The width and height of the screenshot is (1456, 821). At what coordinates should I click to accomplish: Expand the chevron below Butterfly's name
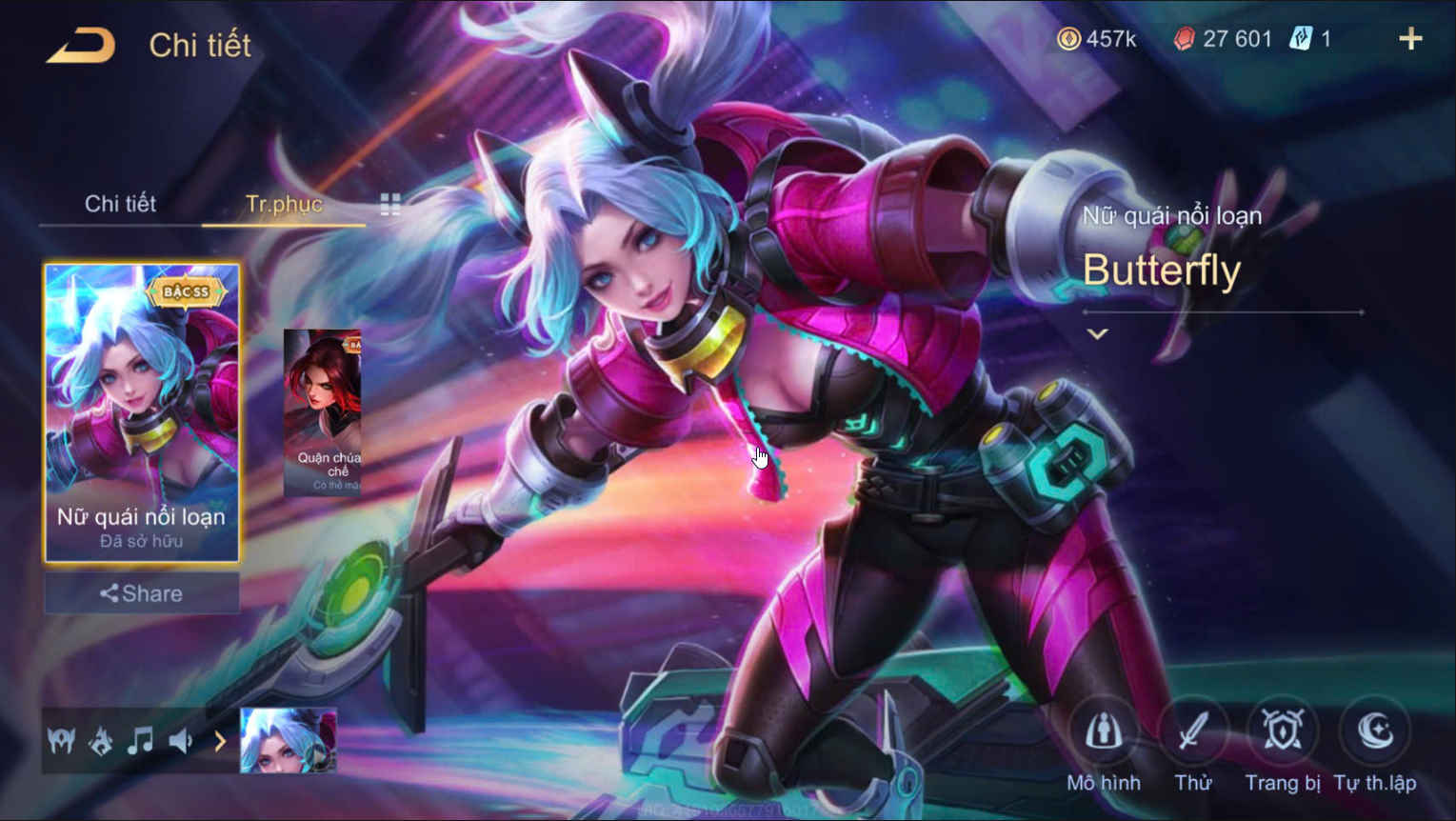(x=1097, y=333)
